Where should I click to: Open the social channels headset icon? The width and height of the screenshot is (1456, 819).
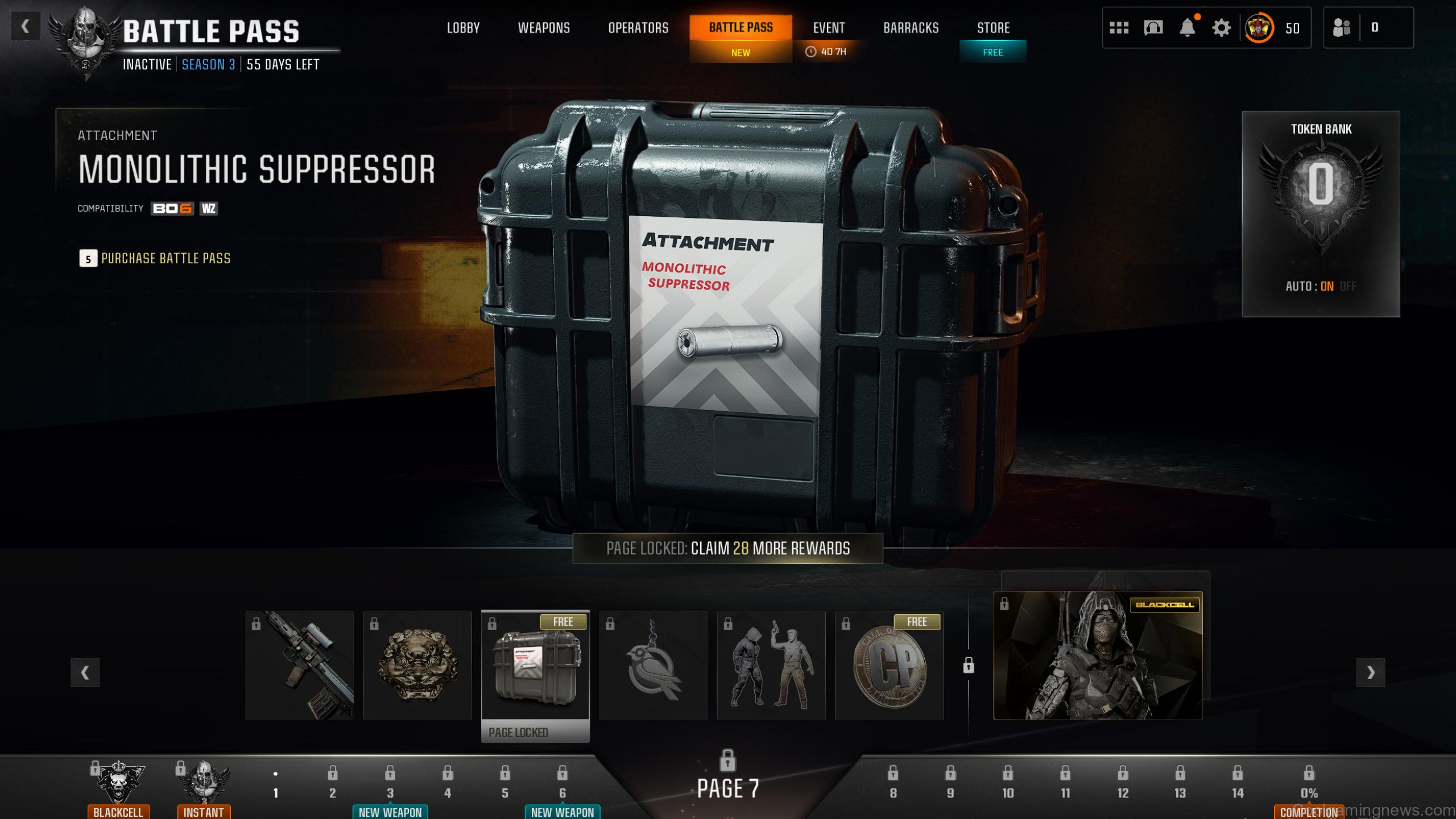point(1153,27)
